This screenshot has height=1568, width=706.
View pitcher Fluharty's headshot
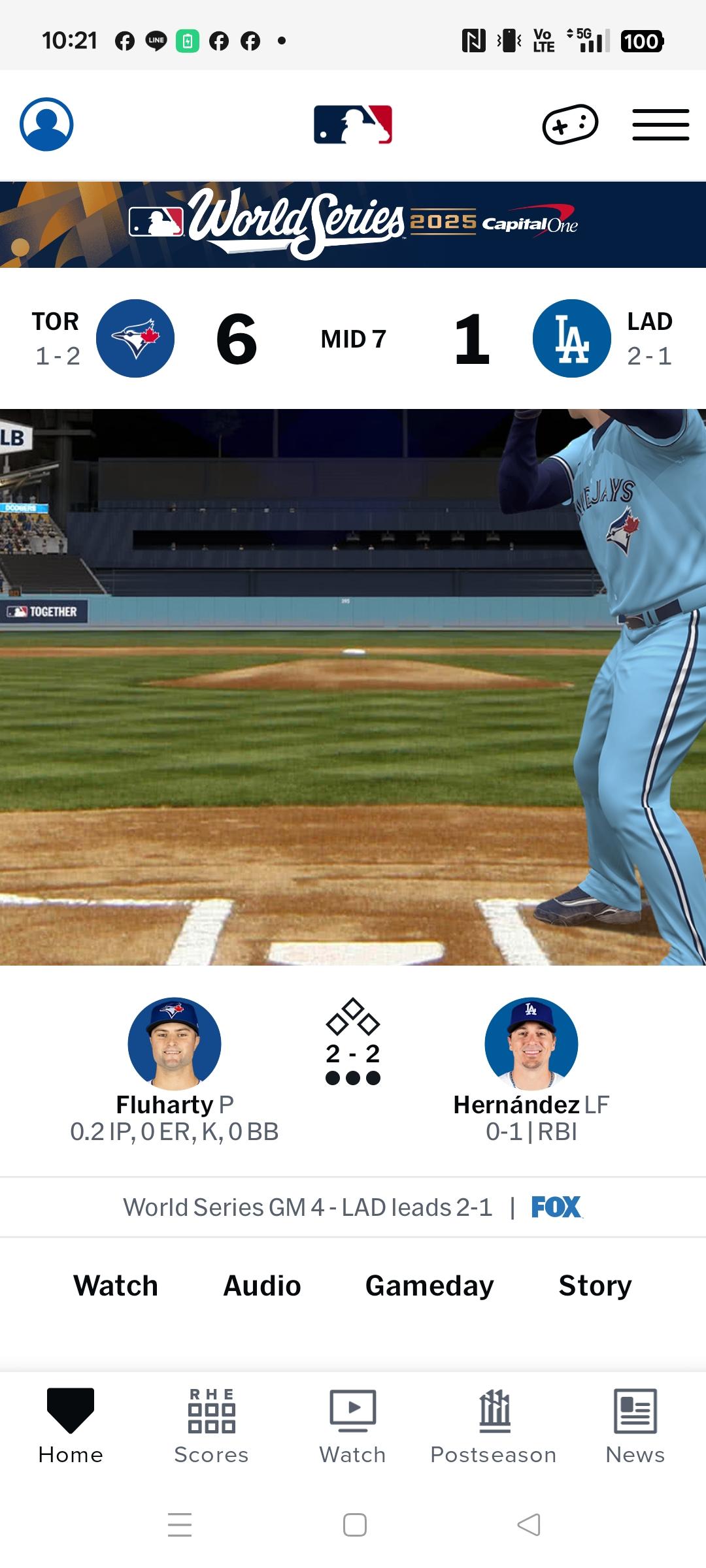coord(175,1043)
